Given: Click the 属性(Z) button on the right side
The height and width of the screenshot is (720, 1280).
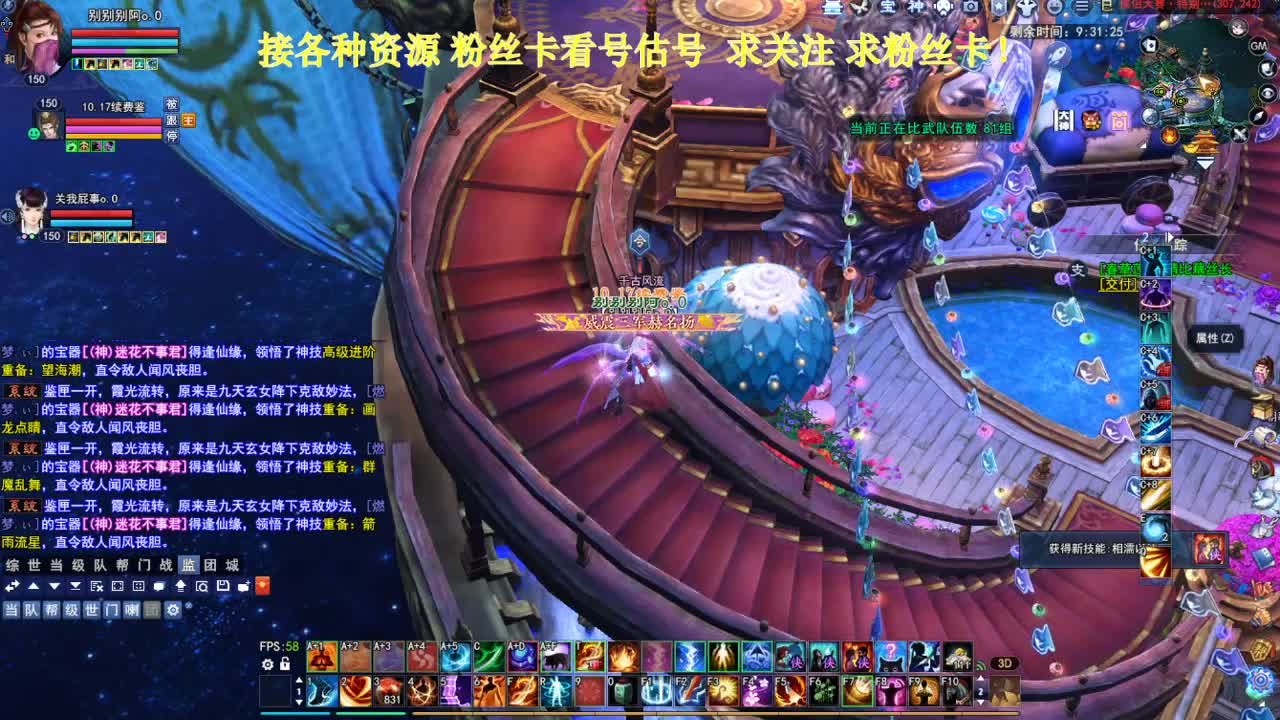Looking at the screenshot, I should tap(1216, 336).
